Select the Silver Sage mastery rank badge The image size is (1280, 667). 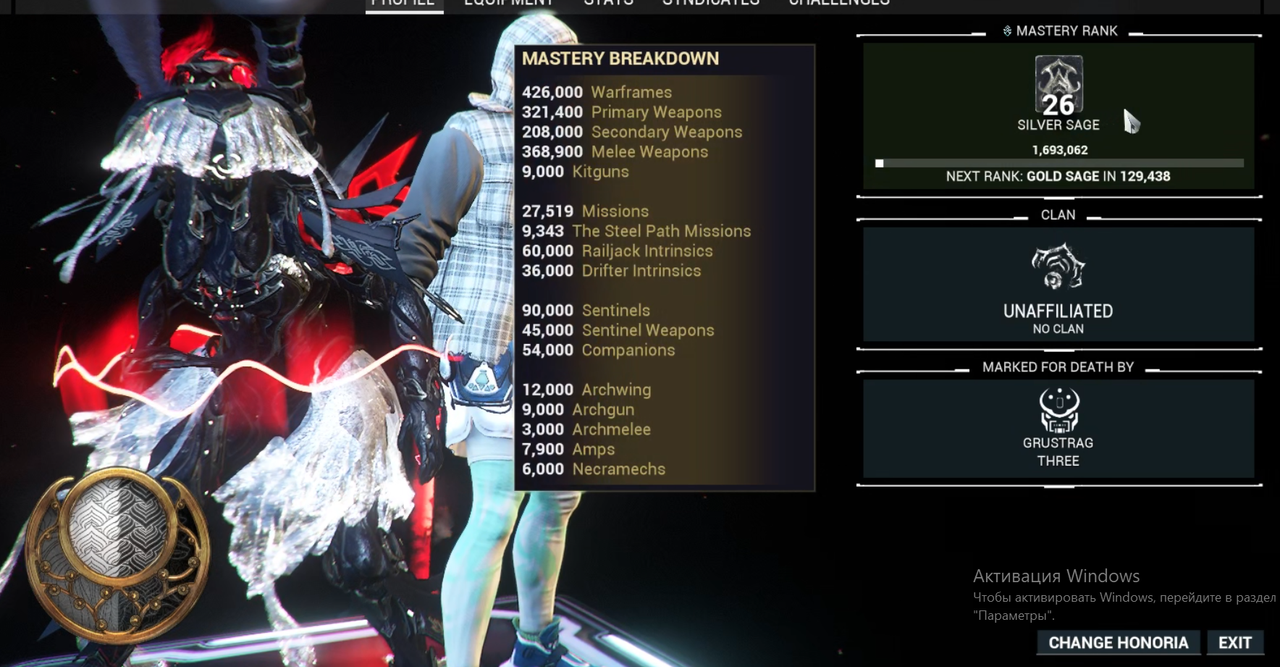[1058, 88]
